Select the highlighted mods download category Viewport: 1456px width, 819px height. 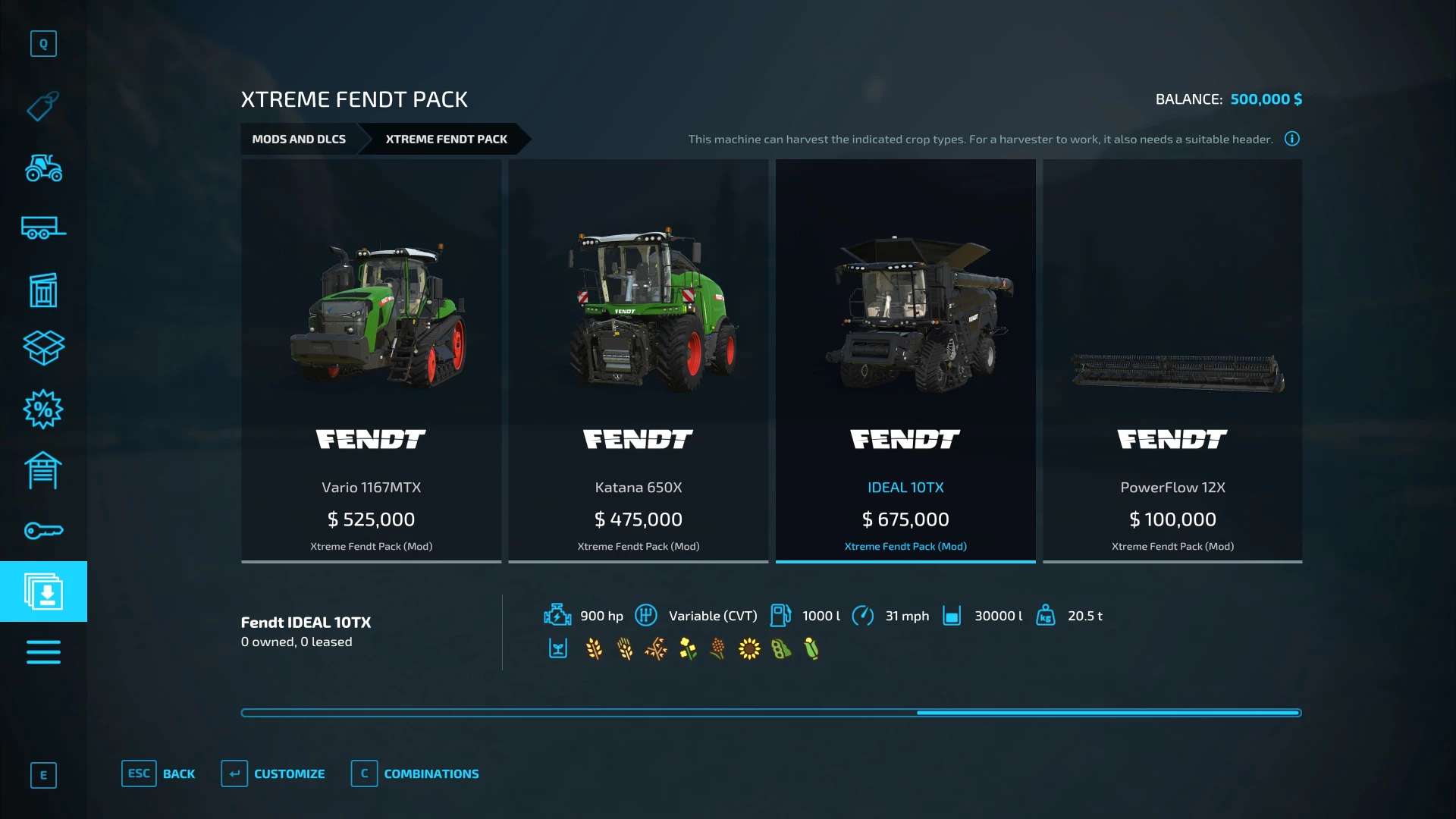(x=43, y=591)
